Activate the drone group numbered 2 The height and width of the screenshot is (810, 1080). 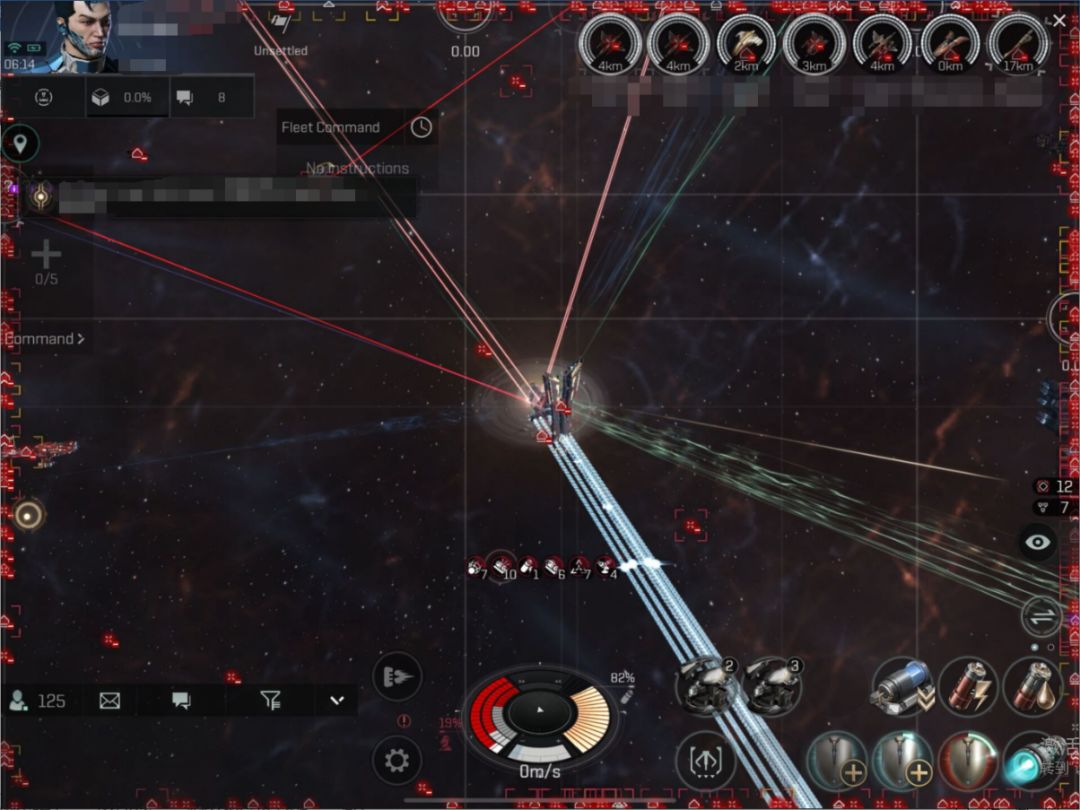coord(706,684)
